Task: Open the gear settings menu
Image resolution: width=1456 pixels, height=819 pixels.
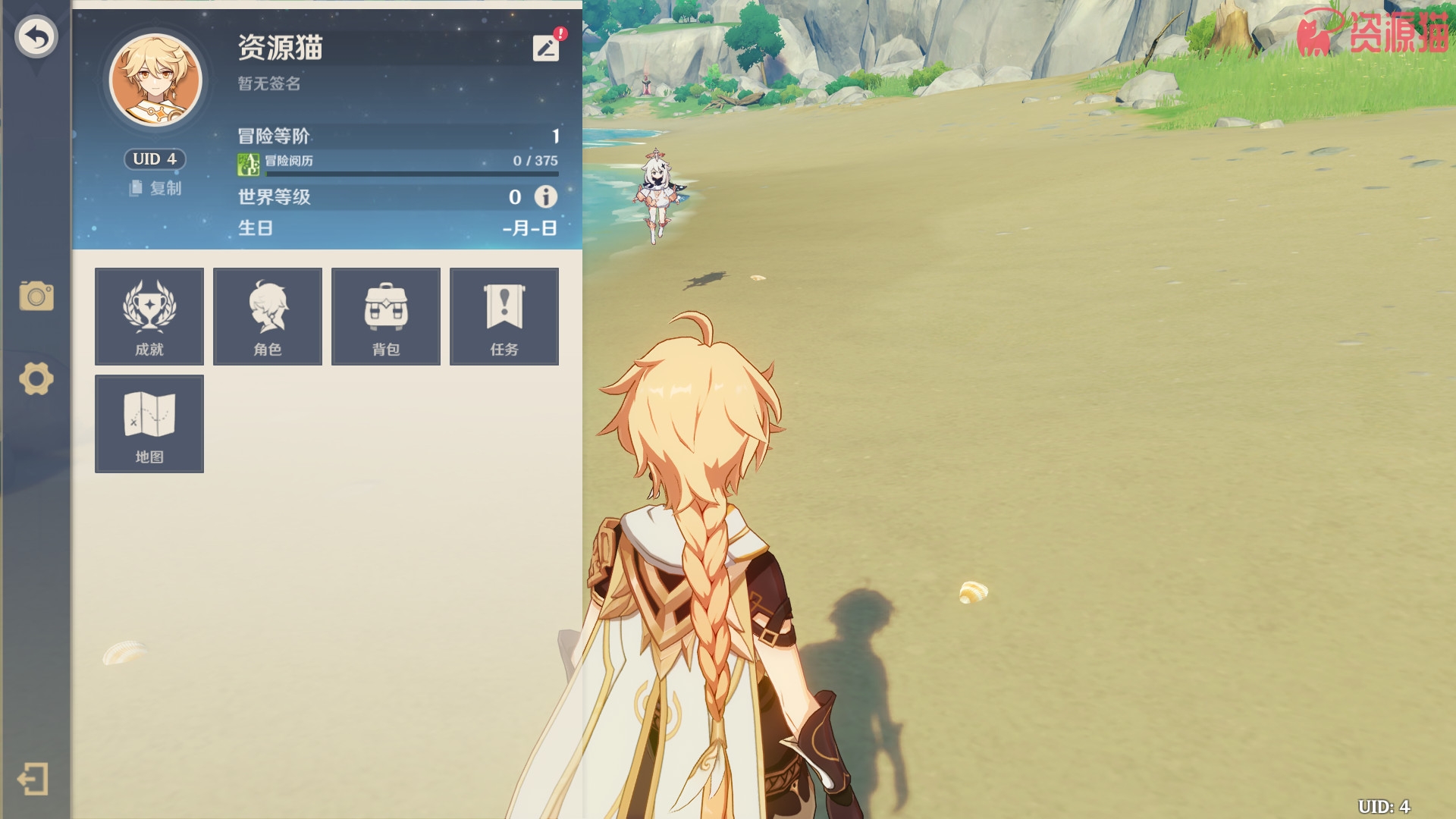Action: coord(36,378)
